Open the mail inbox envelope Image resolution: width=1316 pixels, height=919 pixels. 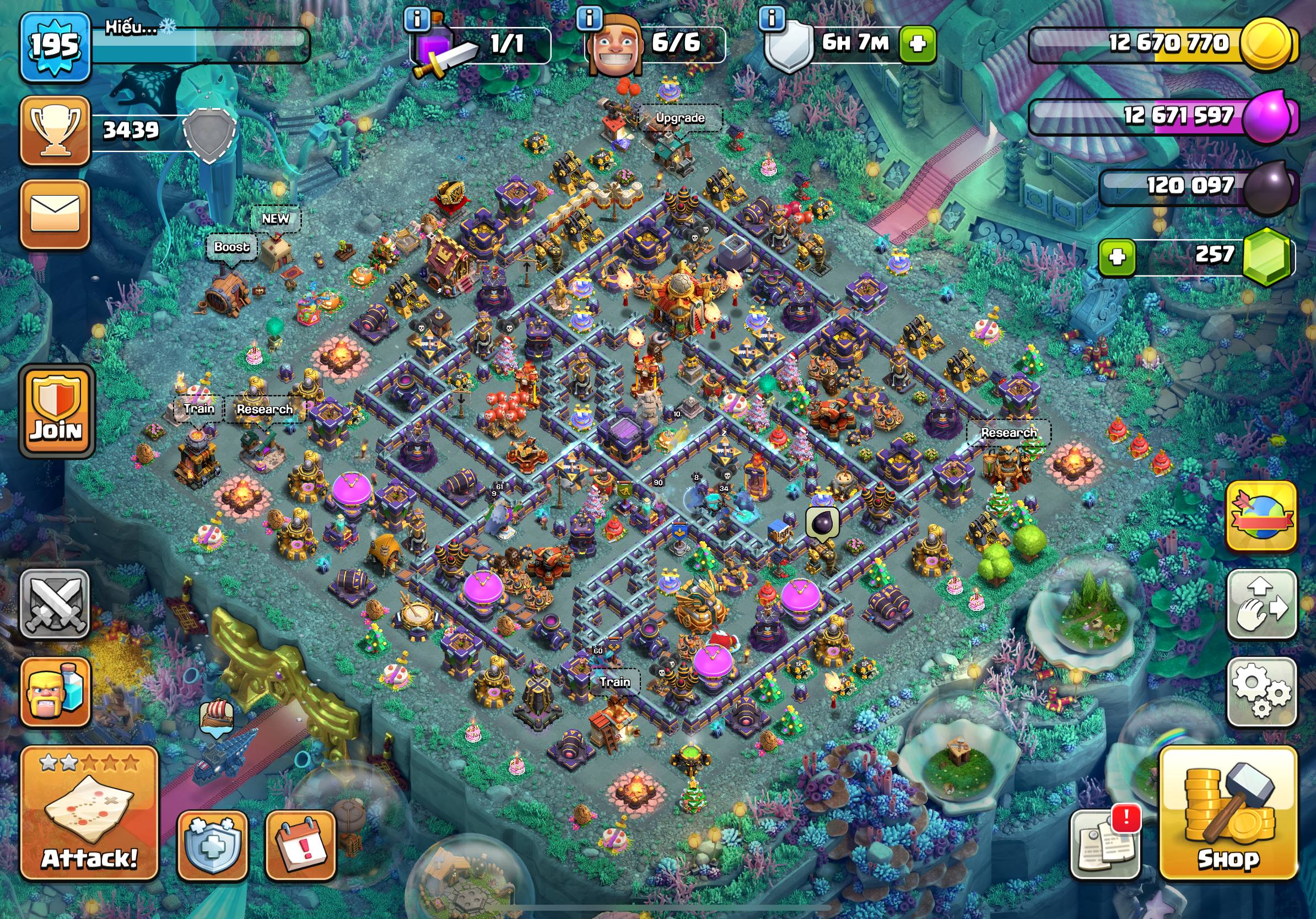[x=55, y=214]
